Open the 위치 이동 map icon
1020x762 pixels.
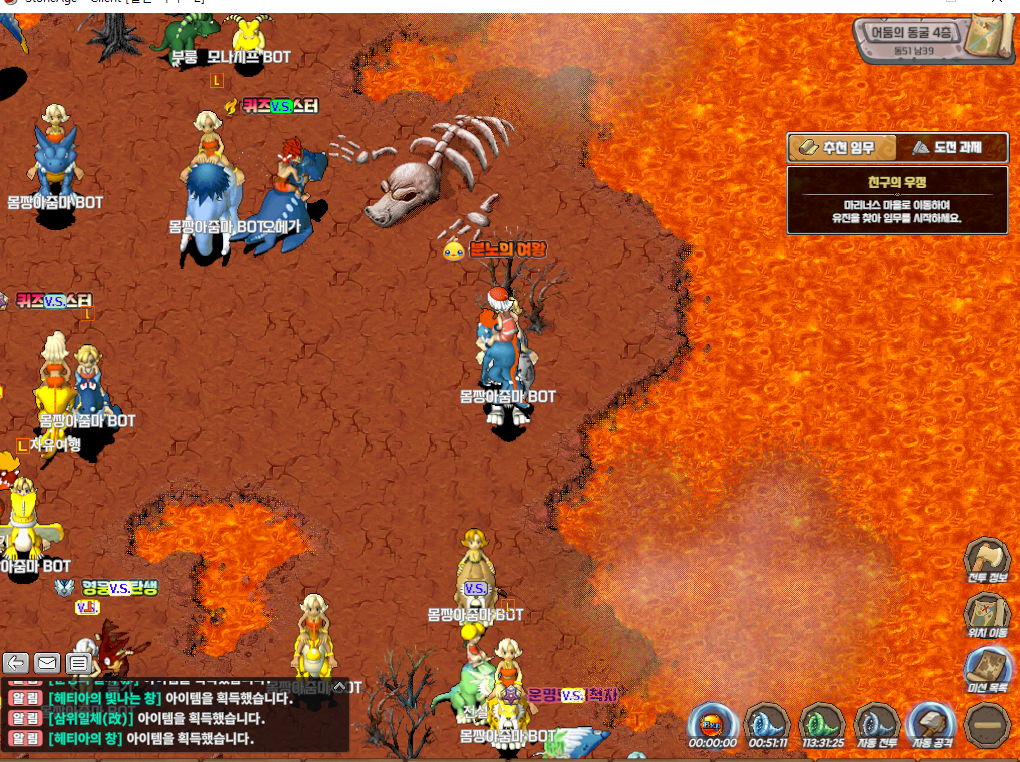pos(987,614)
